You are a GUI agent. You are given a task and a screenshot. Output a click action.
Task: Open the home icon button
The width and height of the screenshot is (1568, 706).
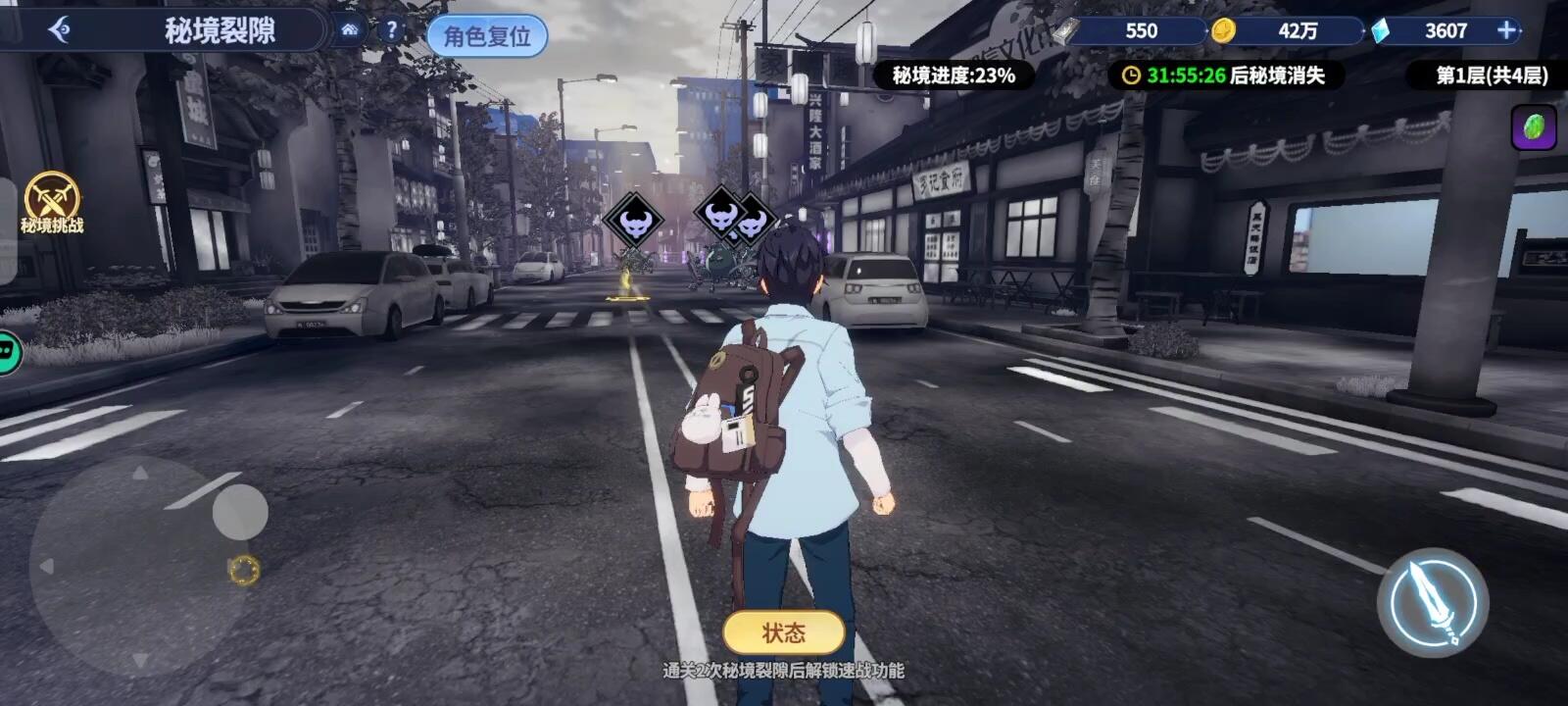coord(350,29)
